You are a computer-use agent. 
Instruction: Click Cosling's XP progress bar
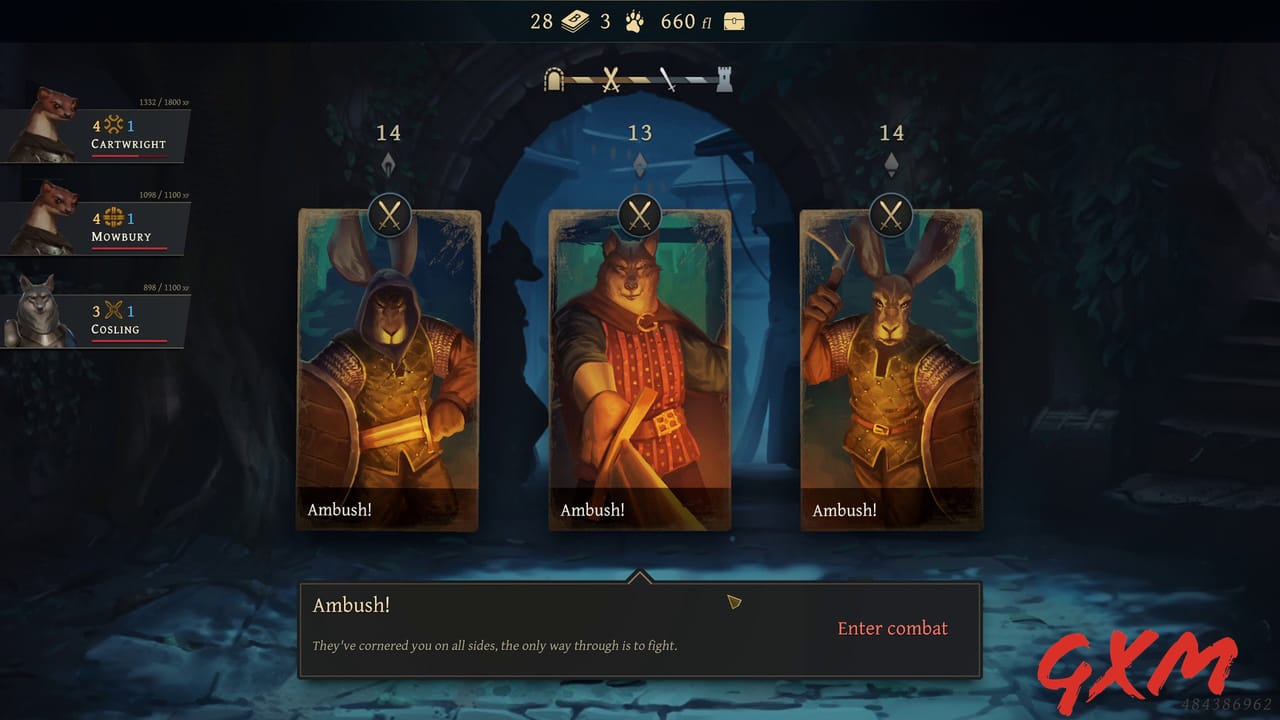(x=130, y=340)
